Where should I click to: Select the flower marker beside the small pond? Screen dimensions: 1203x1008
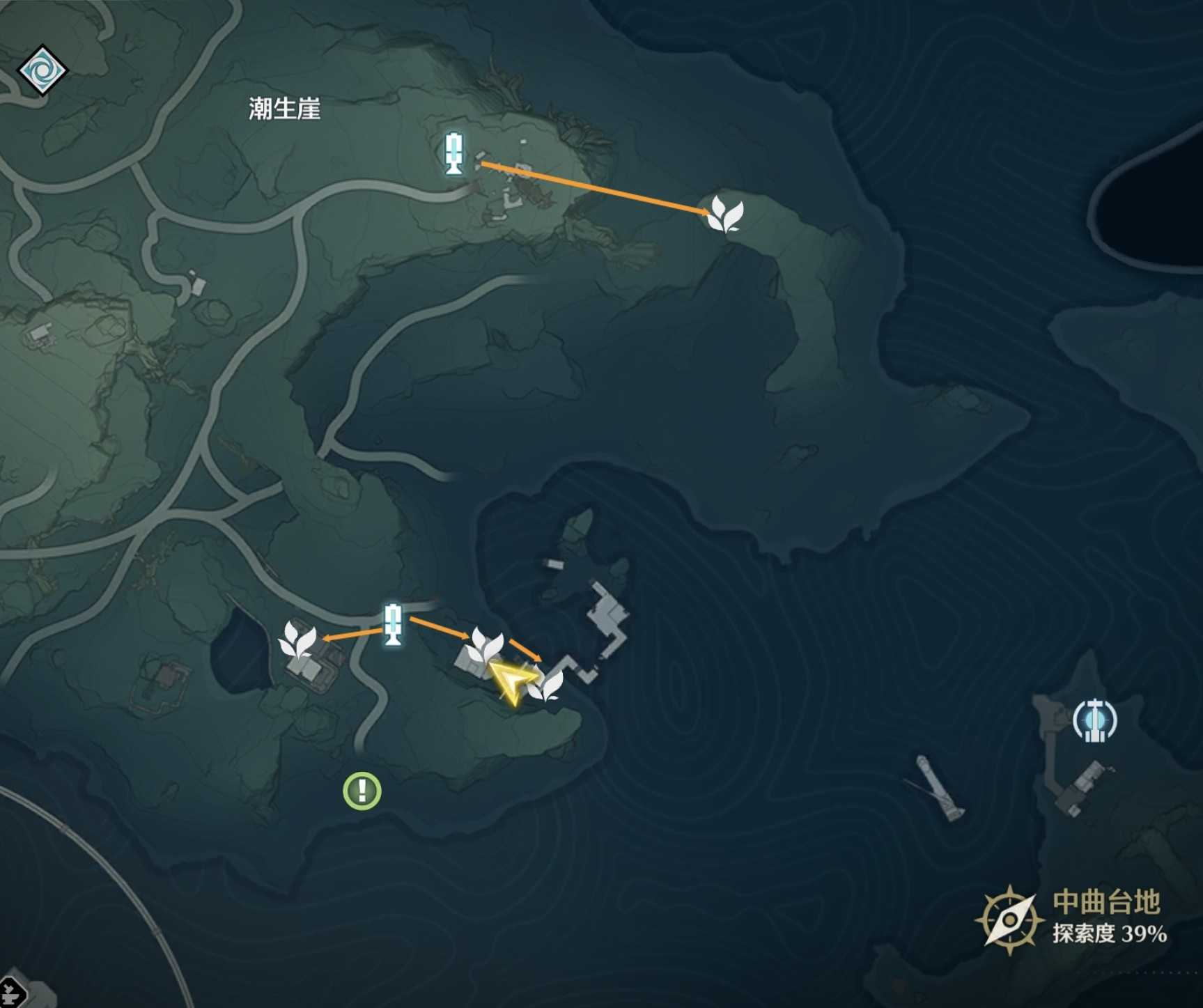tap(297, 641)
